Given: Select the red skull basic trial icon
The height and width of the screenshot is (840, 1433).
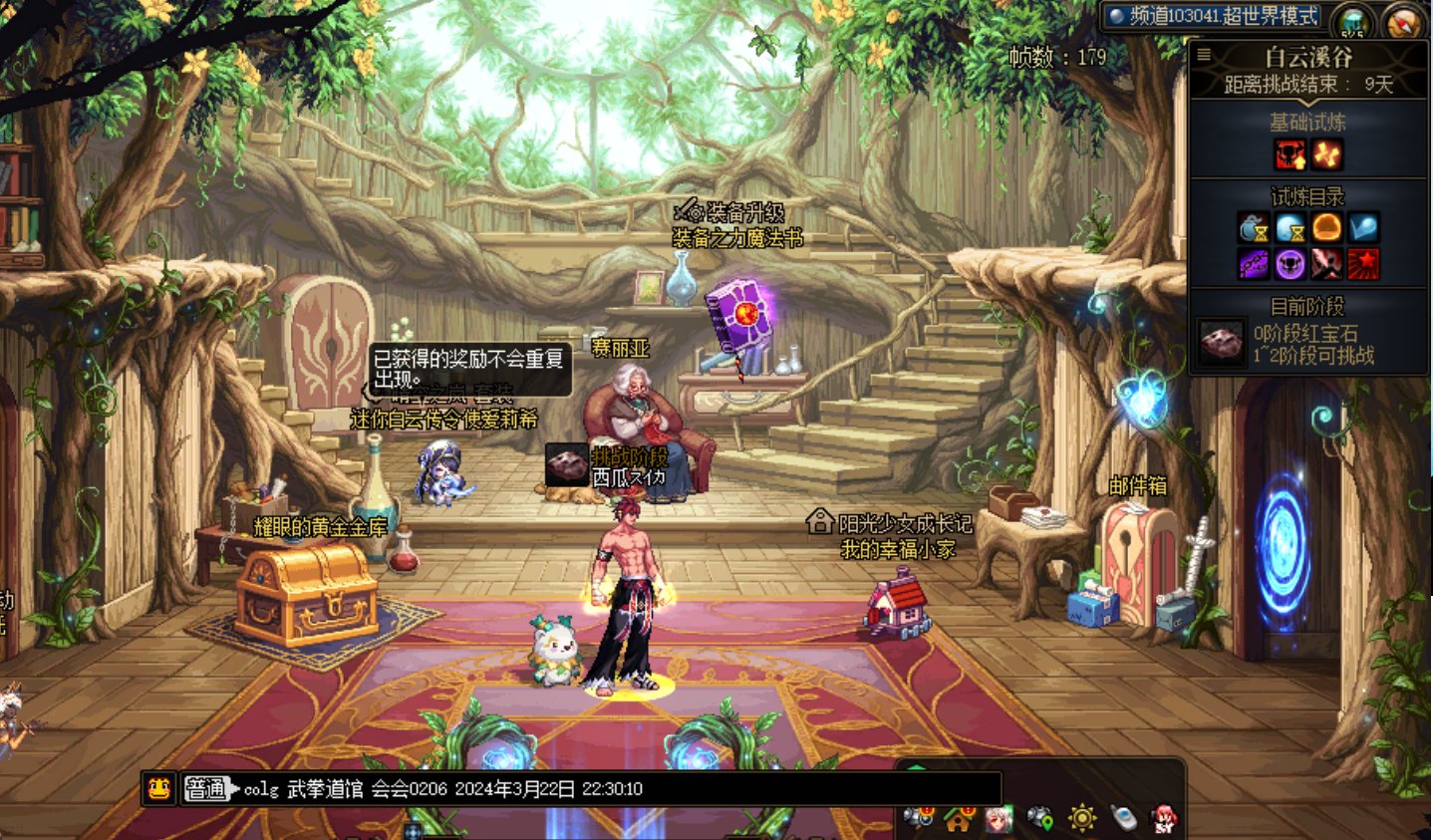Looking at the screenshot, I should (1290, 154).
